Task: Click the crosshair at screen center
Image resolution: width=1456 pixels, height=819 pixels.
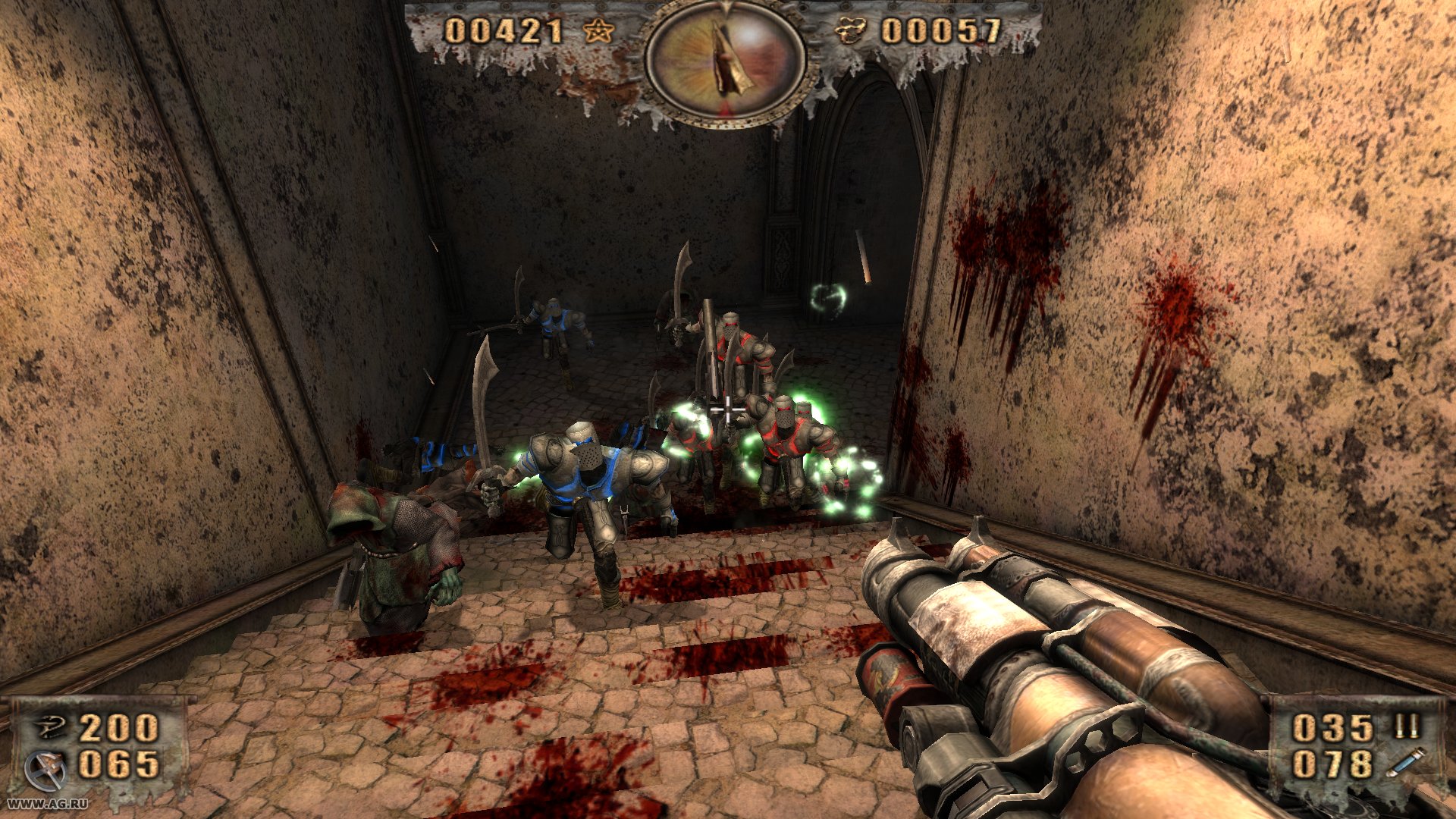Action: [728, 409]
